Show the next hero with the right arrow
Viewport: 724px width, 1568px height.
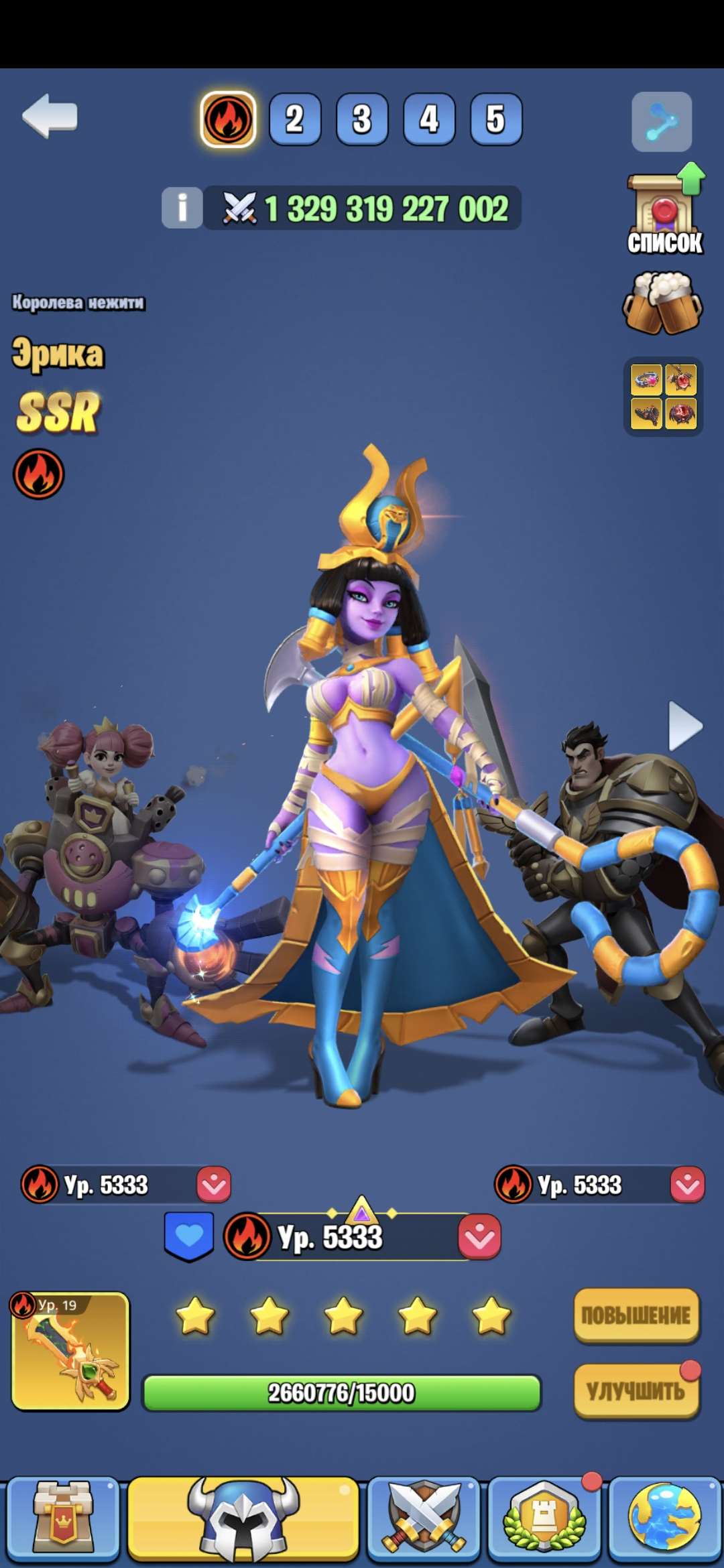tap(685, 726)
